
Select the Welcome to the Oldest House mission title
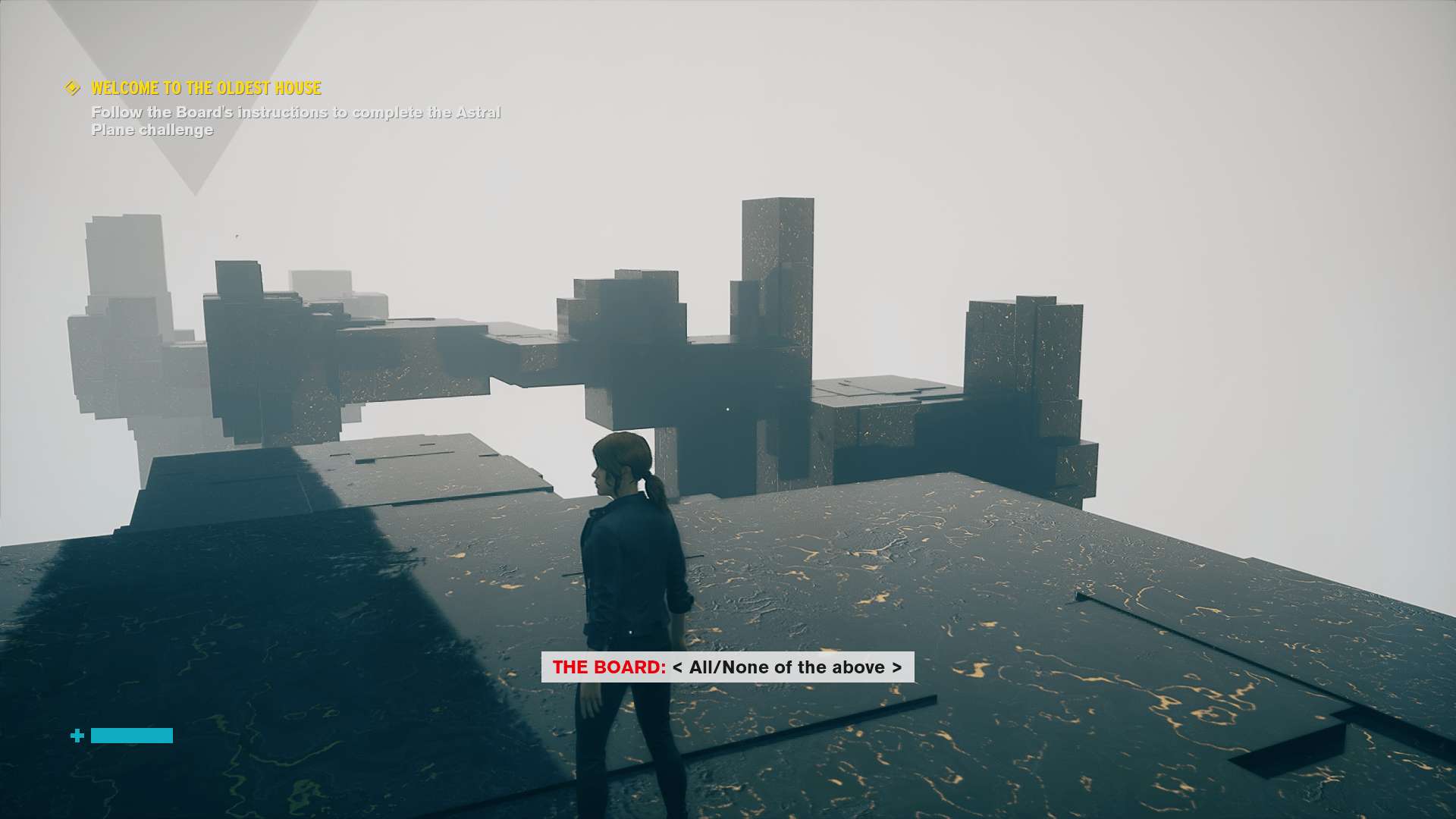tap(206, 89)
